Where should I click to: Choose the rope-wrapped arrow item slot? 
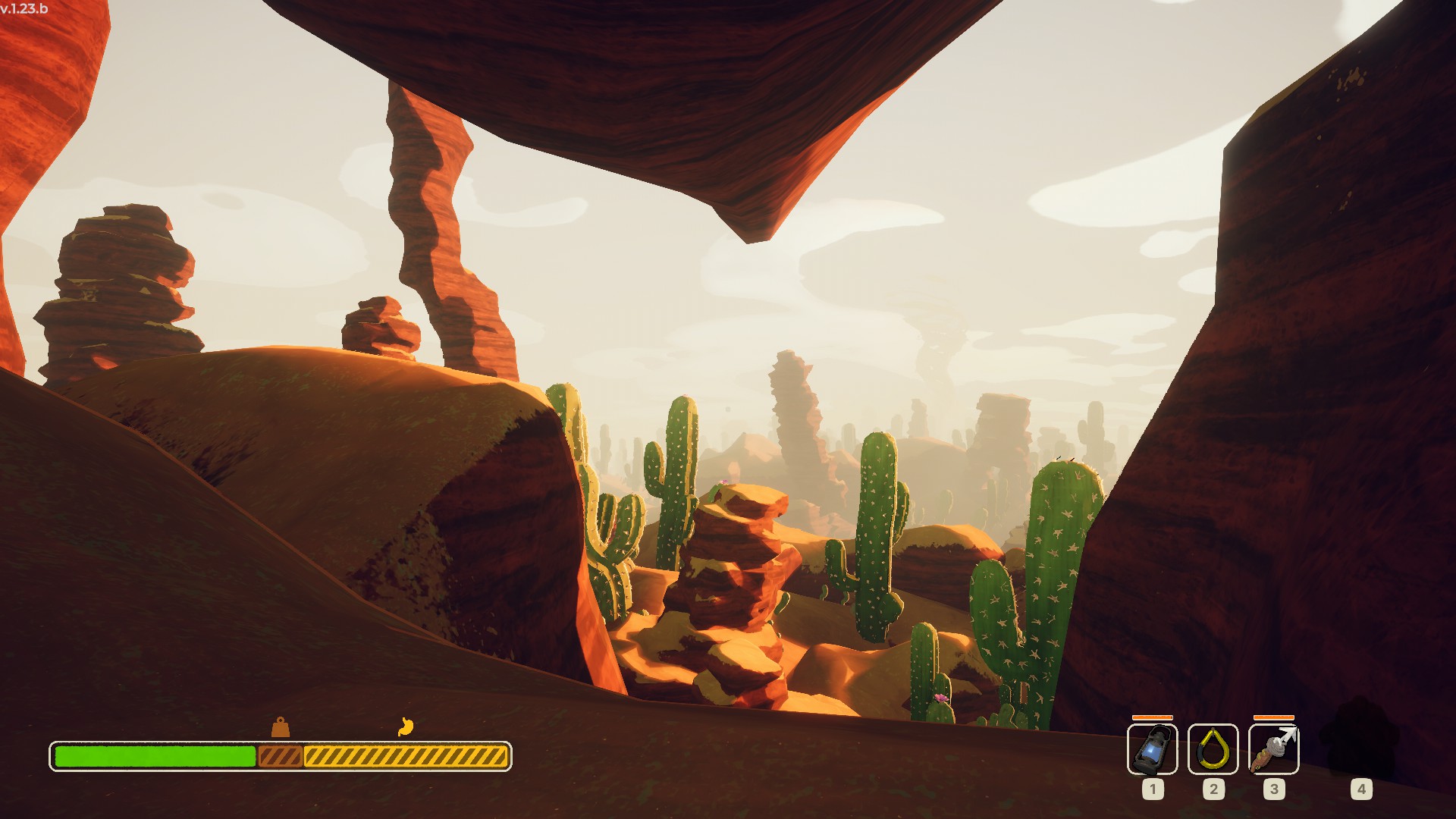(1273, 748)
